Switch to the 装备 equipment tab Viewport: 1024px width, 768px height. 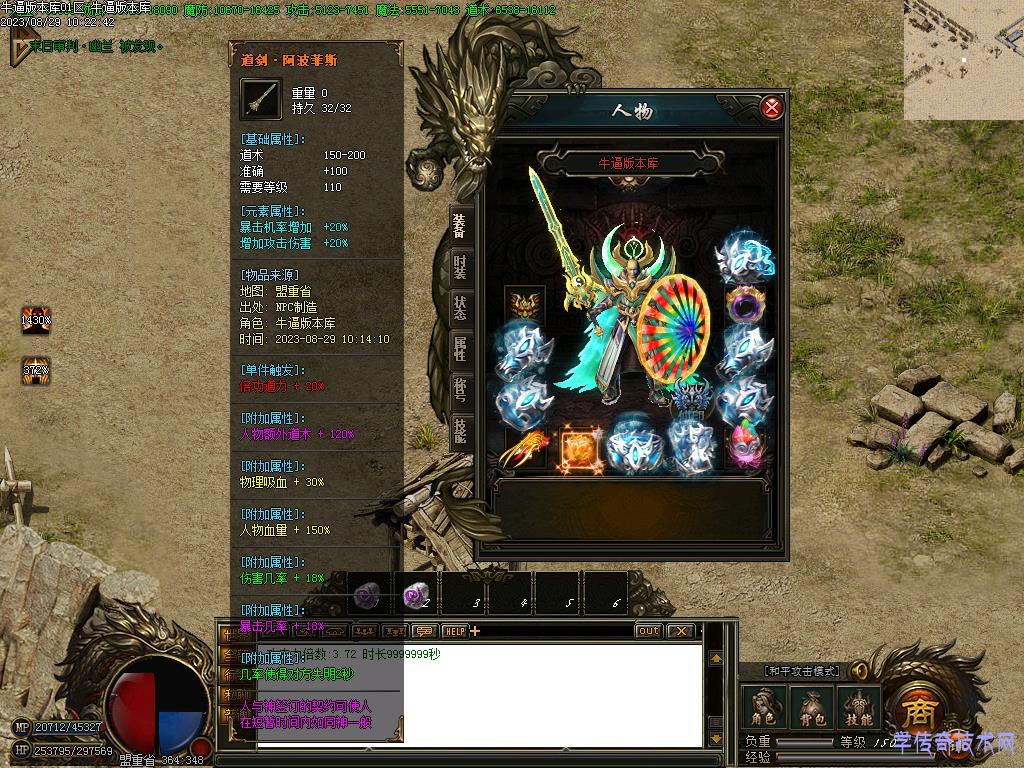(x=459, y=226)
